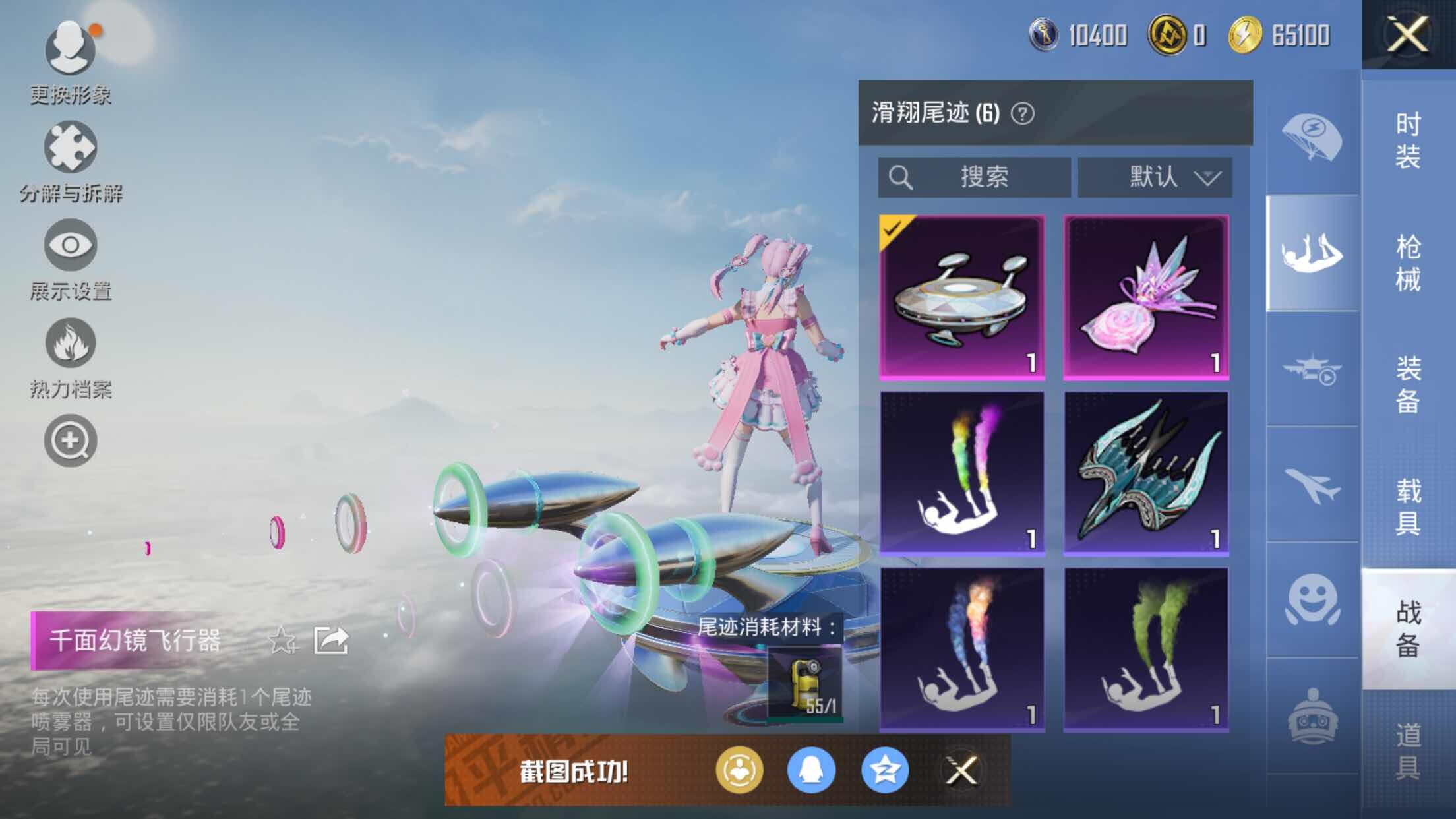Favorite the 千面幻镜飞行器 with the star
1456x819 pixels.
(x=282, y=640)
